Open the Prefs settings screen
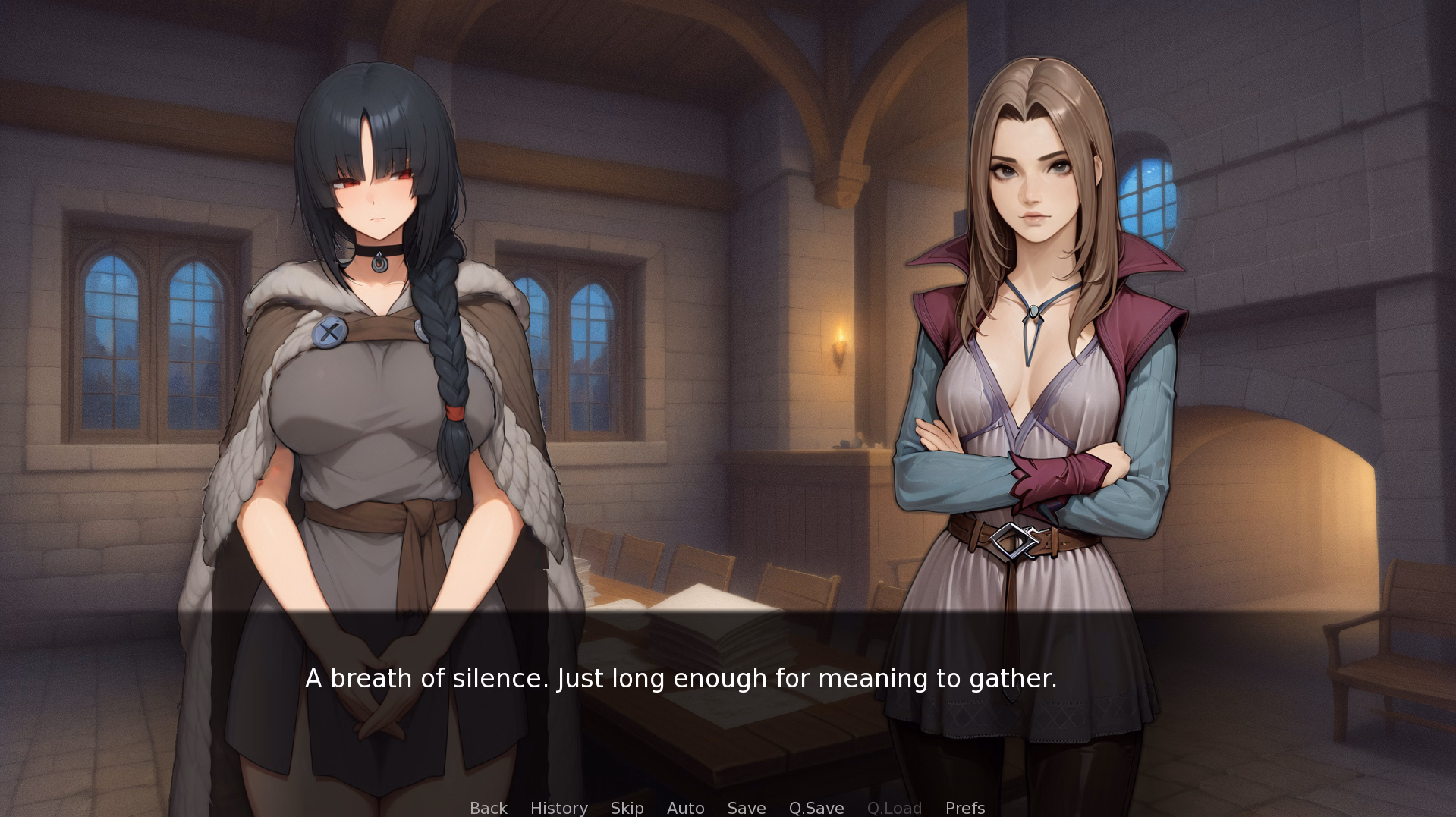The width and height of the screenshot is (1456, 817). [964, 808]
